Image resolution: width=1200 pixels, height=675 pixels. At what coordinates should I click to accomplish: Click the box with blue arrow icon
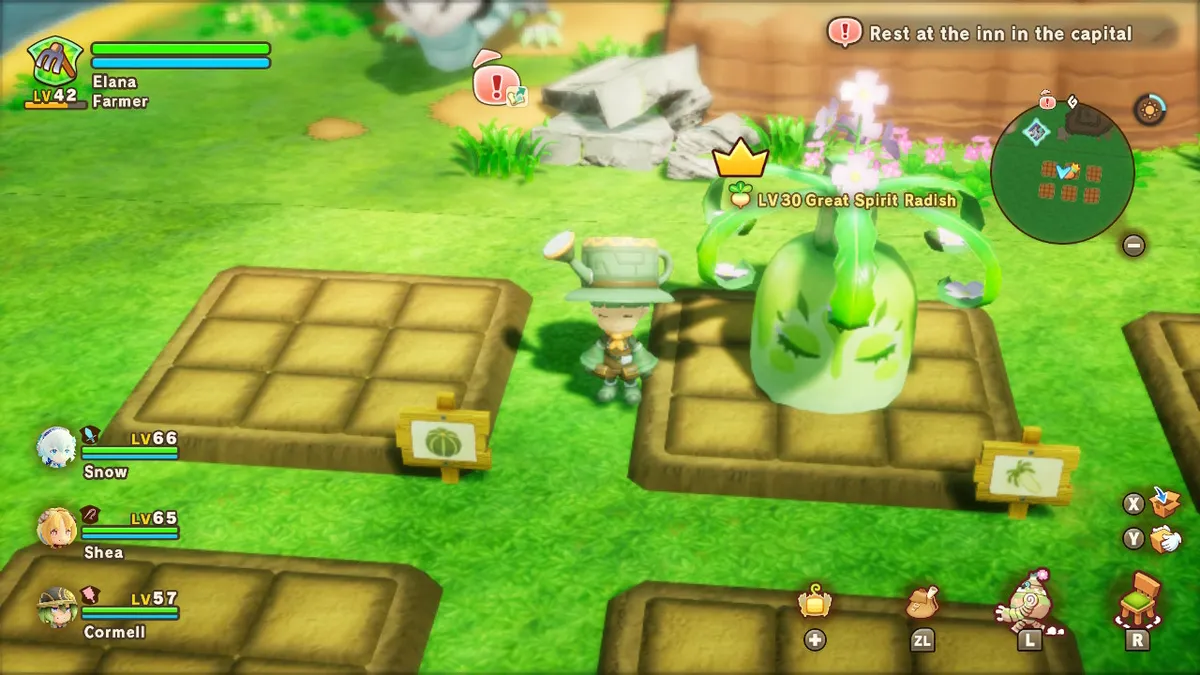[x=1165, y=501]
